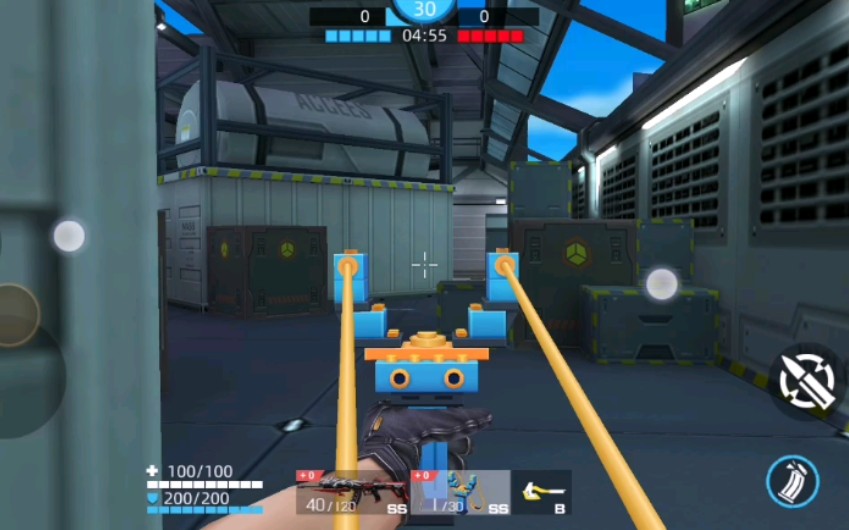Reload using the magazine button
849x530 pixels.
pyautogui.click(x=792, y=482)
